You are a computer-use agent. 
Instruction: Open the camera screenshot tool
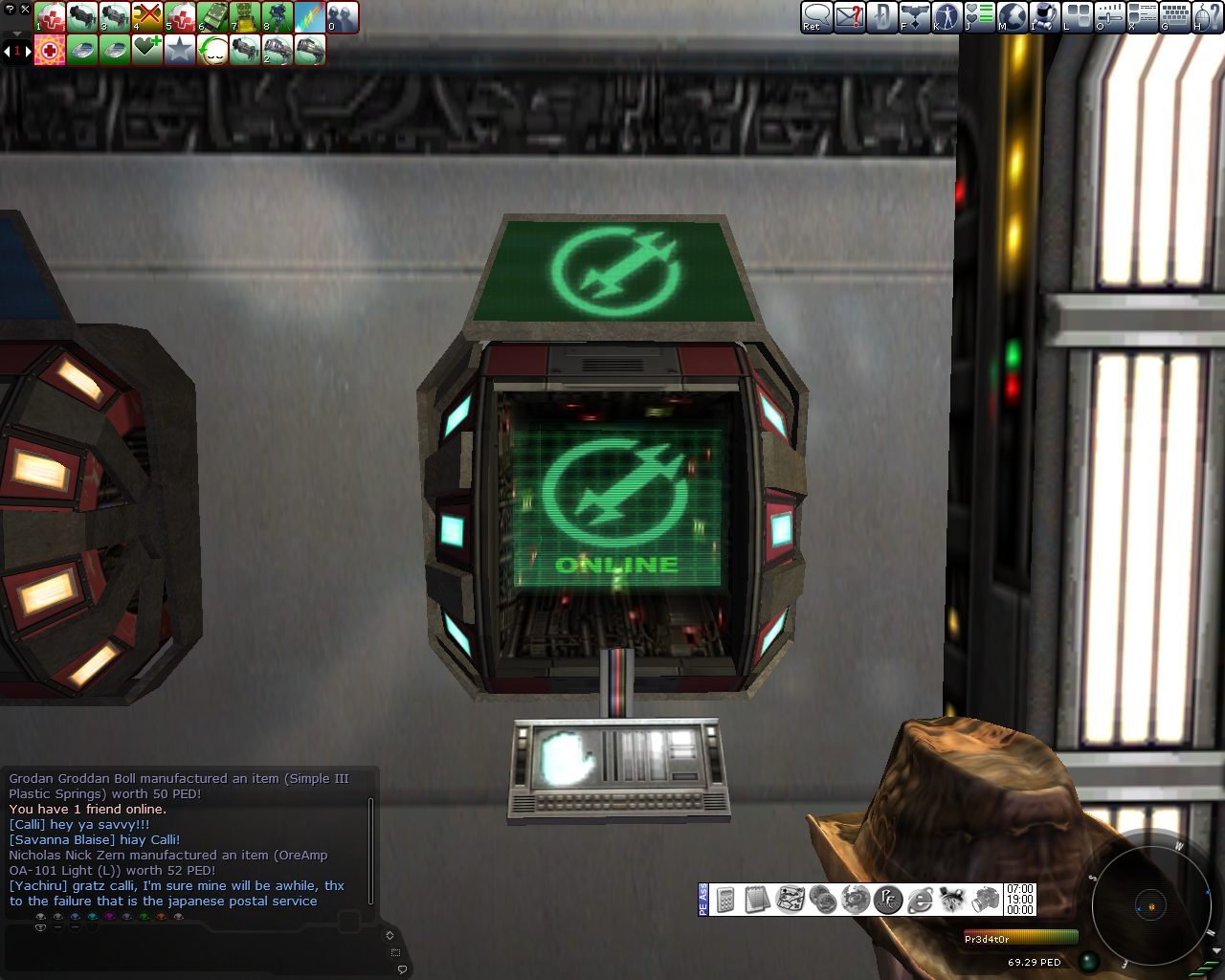tap(986, 898)
